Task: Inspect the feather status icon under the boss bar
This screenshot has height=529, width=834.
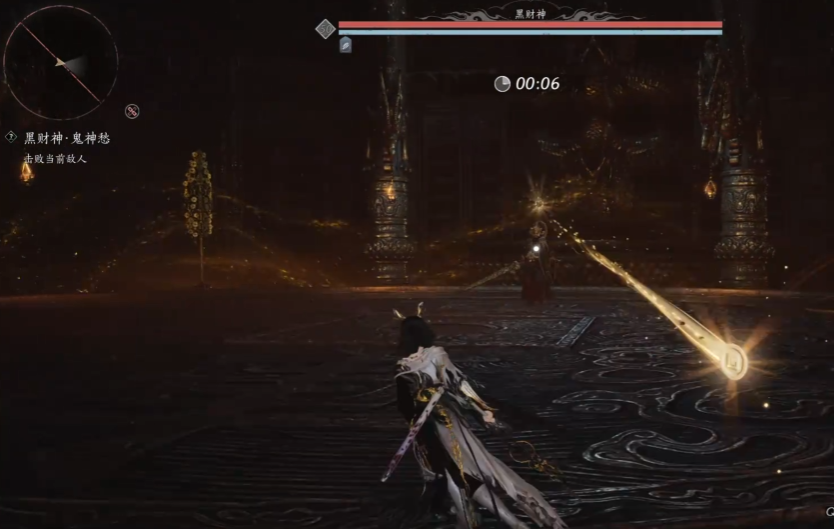Action: pos(345,45)
